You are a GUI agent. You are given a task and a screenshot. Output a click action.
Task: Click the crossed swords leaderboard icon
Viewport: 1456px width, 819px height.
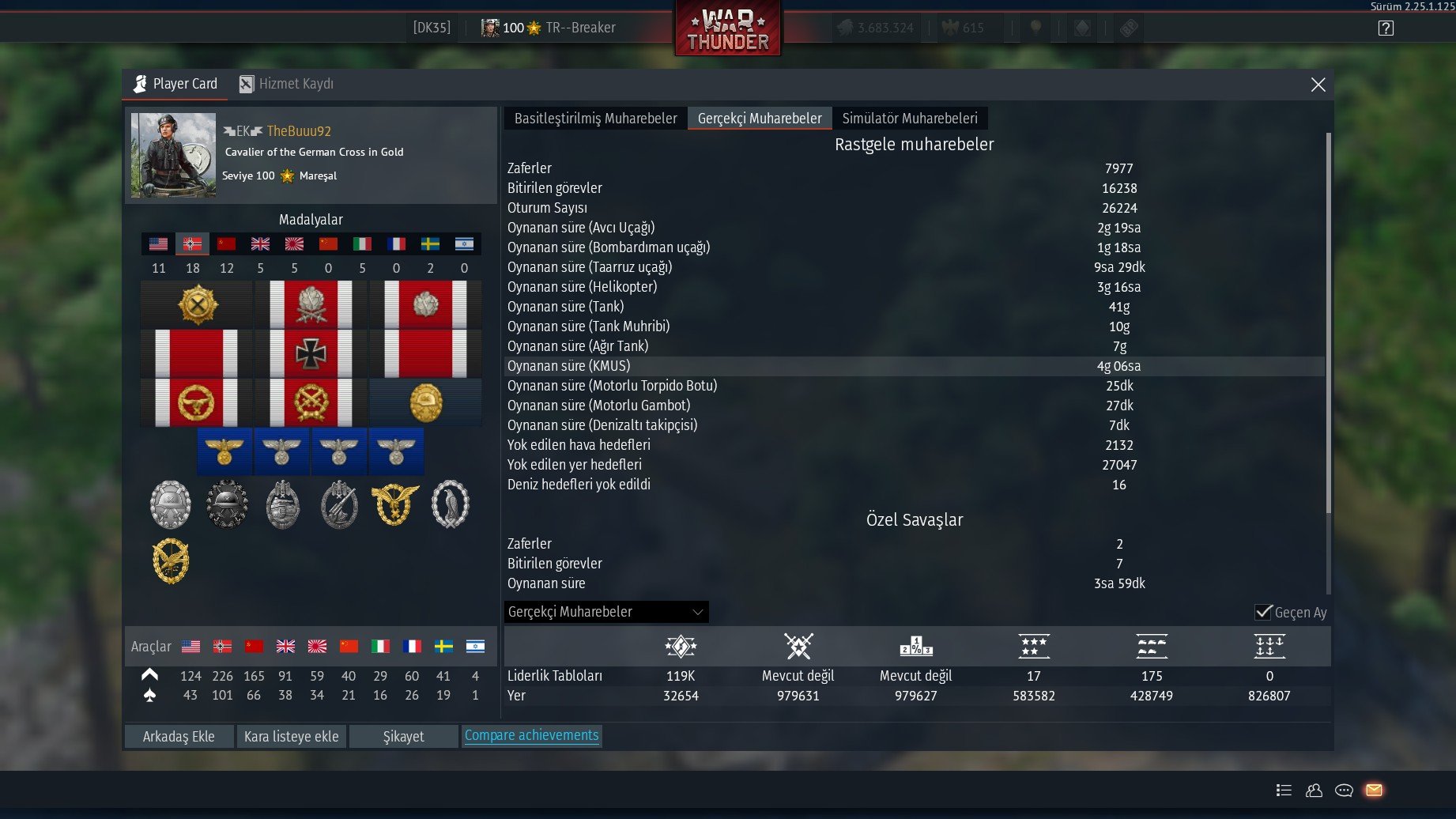coord(797,646)
